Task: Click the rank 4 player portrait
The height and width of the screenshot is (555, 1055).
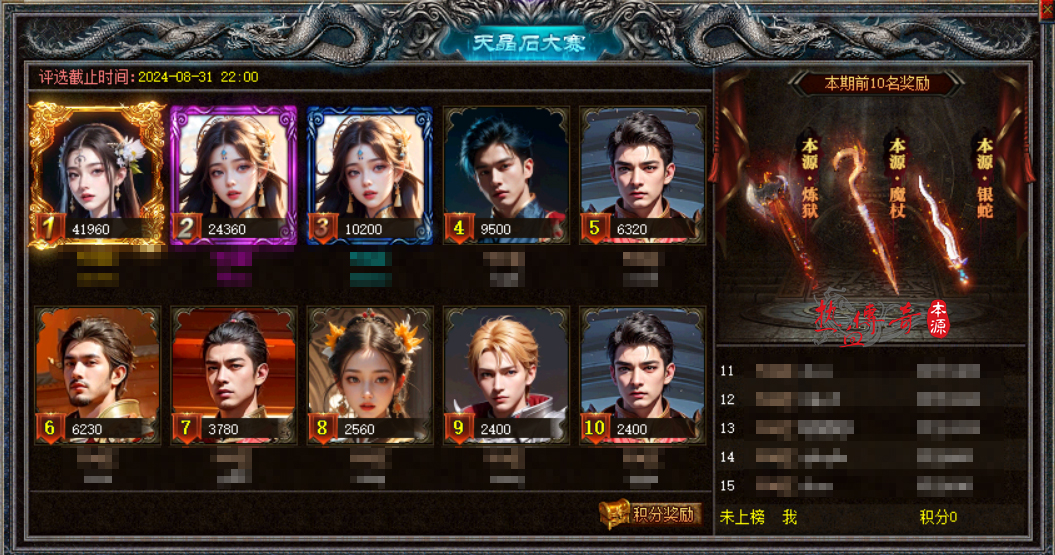Action: pos(506,170)
